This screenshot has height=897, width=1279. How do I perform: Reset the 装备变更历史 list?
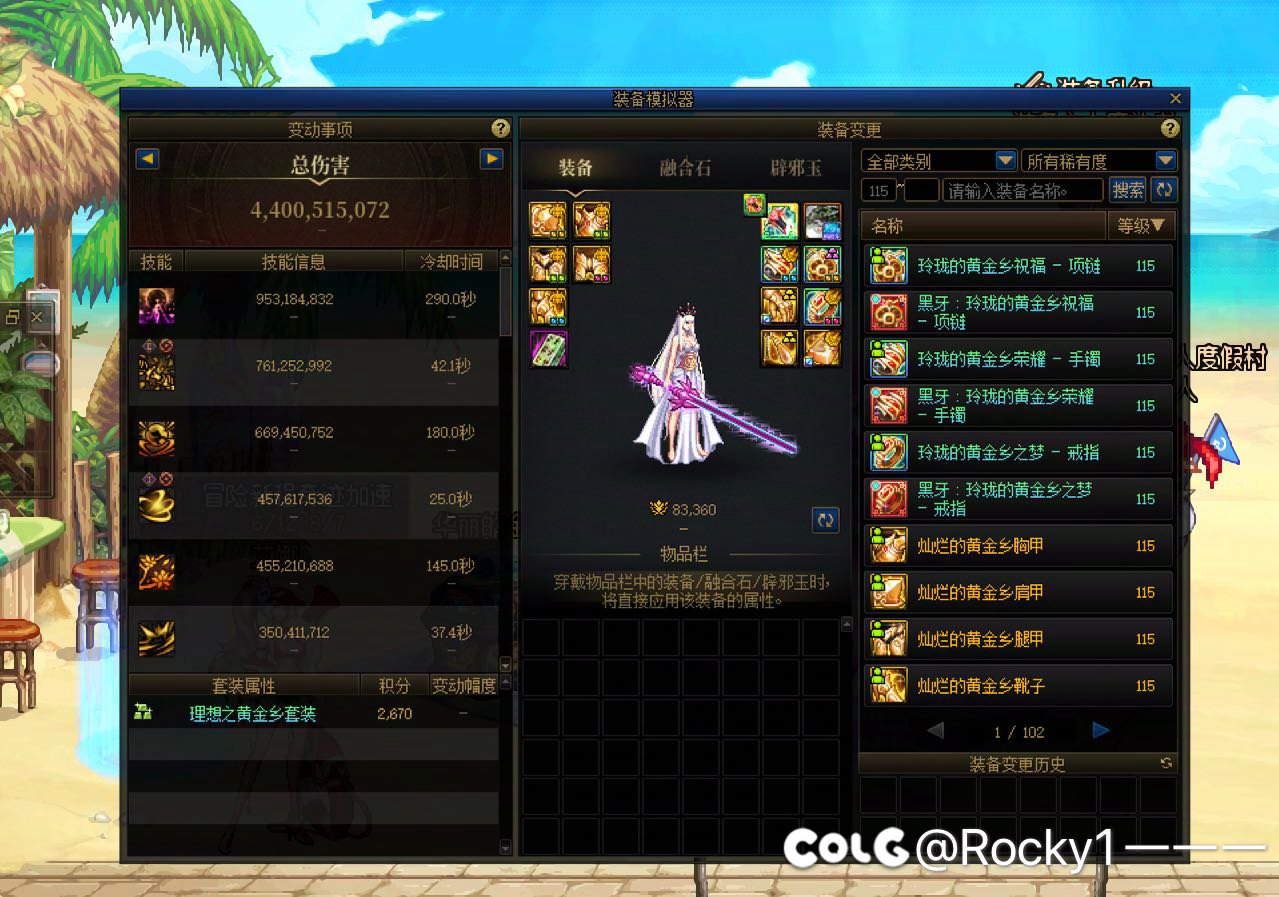coord(1166,763)
